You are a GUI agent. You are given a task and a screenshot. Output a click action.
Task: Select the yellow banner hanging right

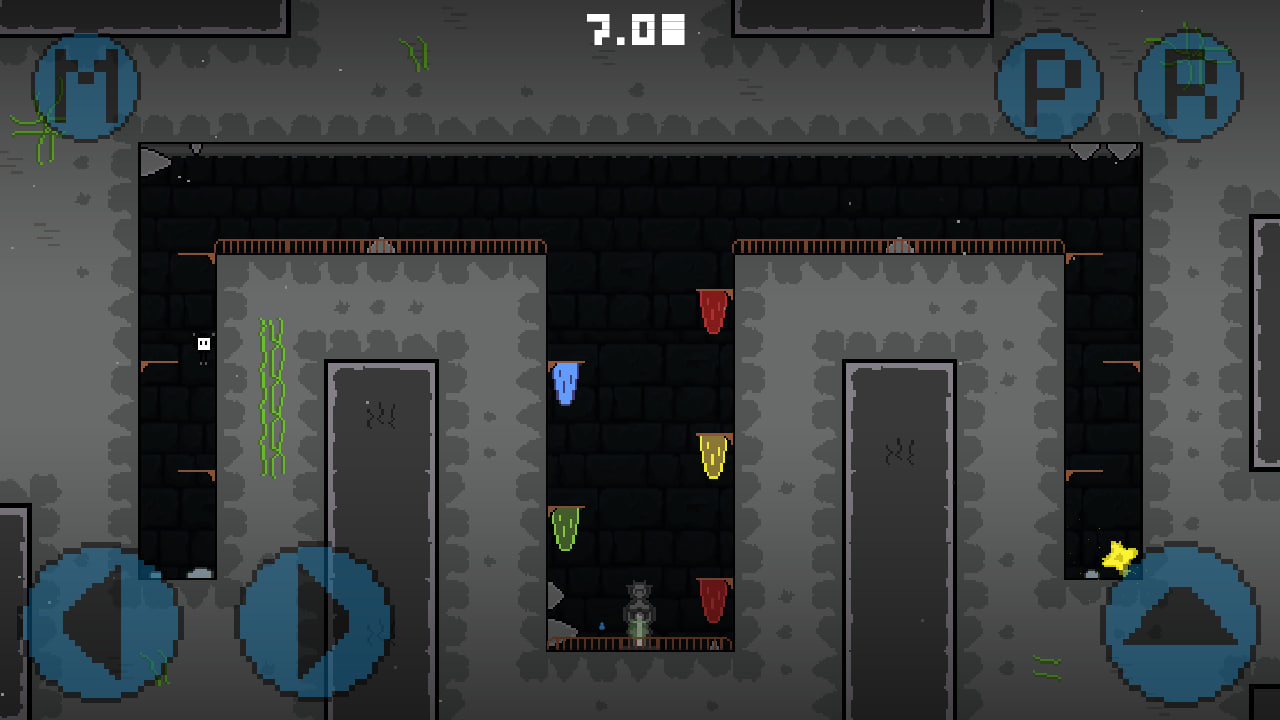[x=713, y=457]
